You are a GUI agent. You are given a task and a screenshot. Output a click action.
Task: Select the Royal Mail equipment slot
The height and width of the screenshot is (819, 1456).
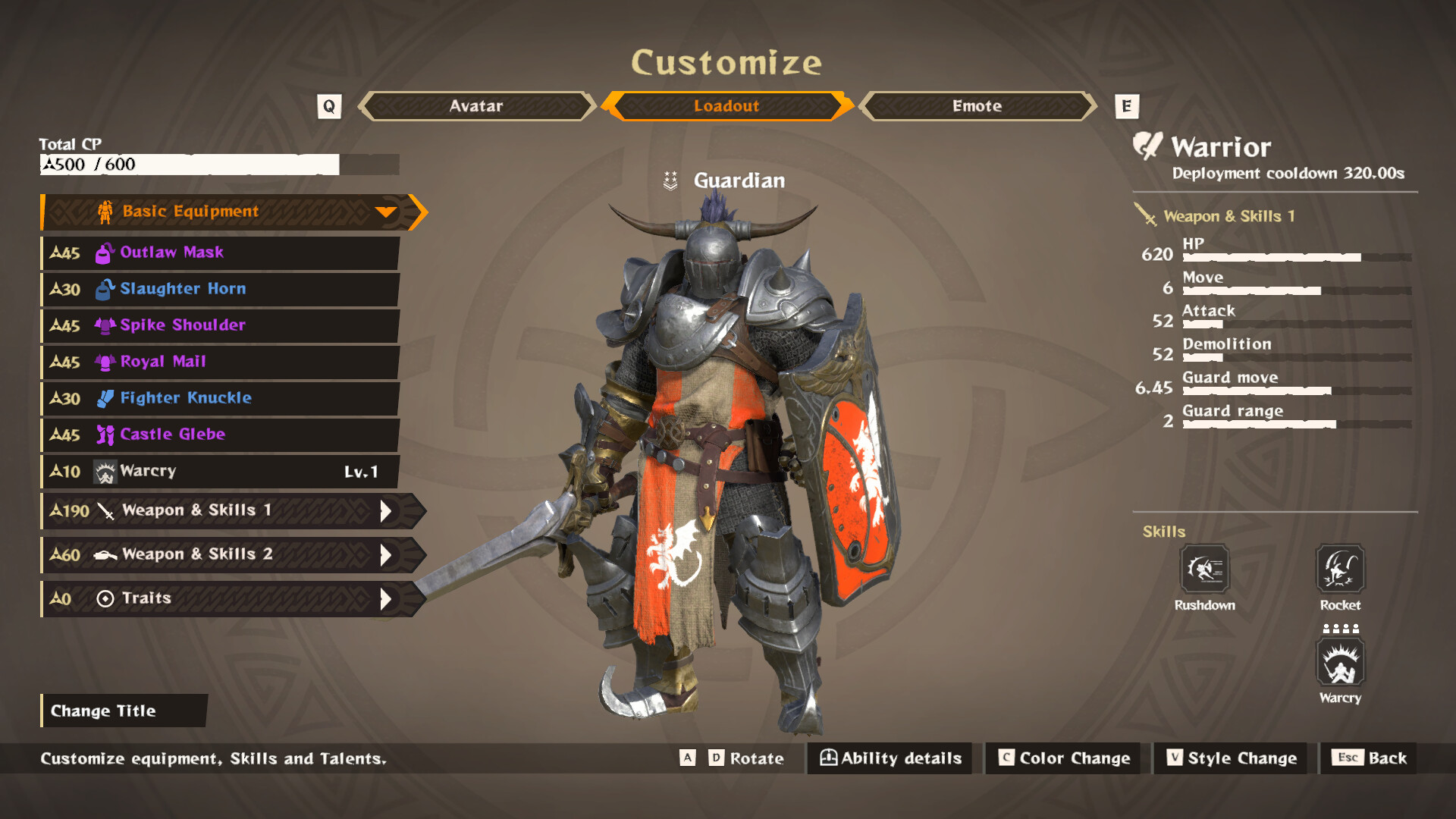tap(220, 362)
